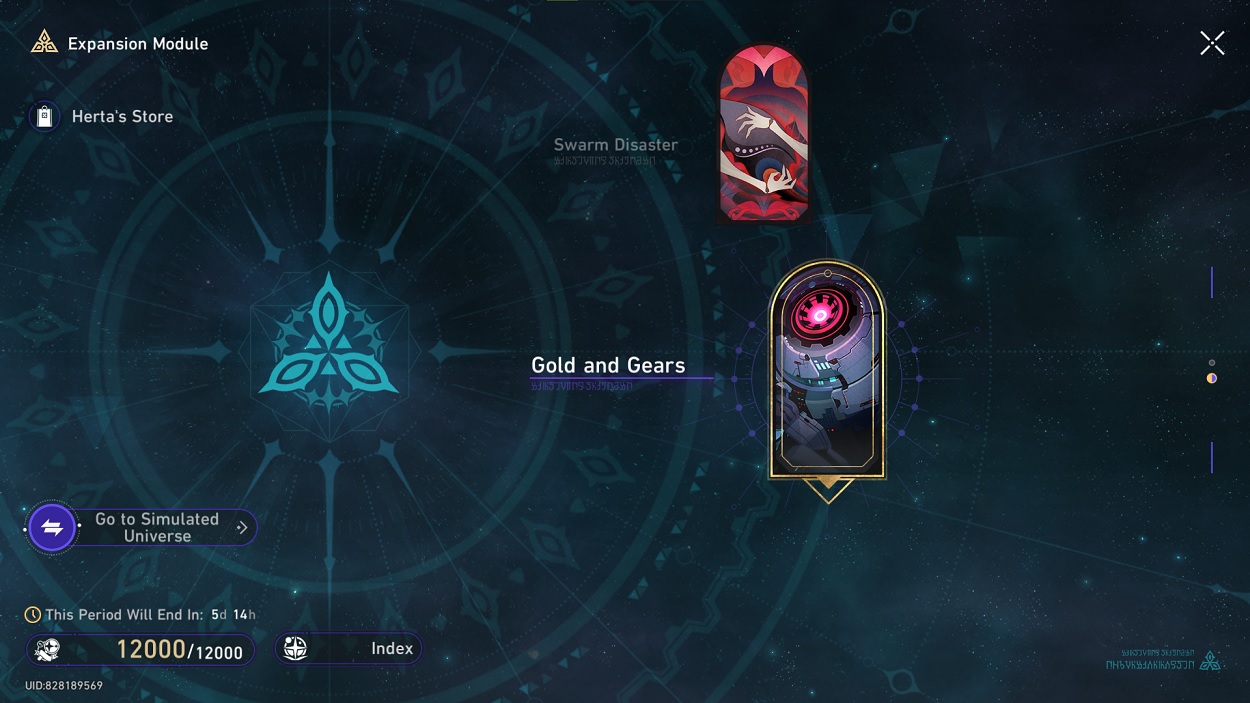This screenshot has width=1250, height=703.
Task: Open the Index
Action: (348, 649)
